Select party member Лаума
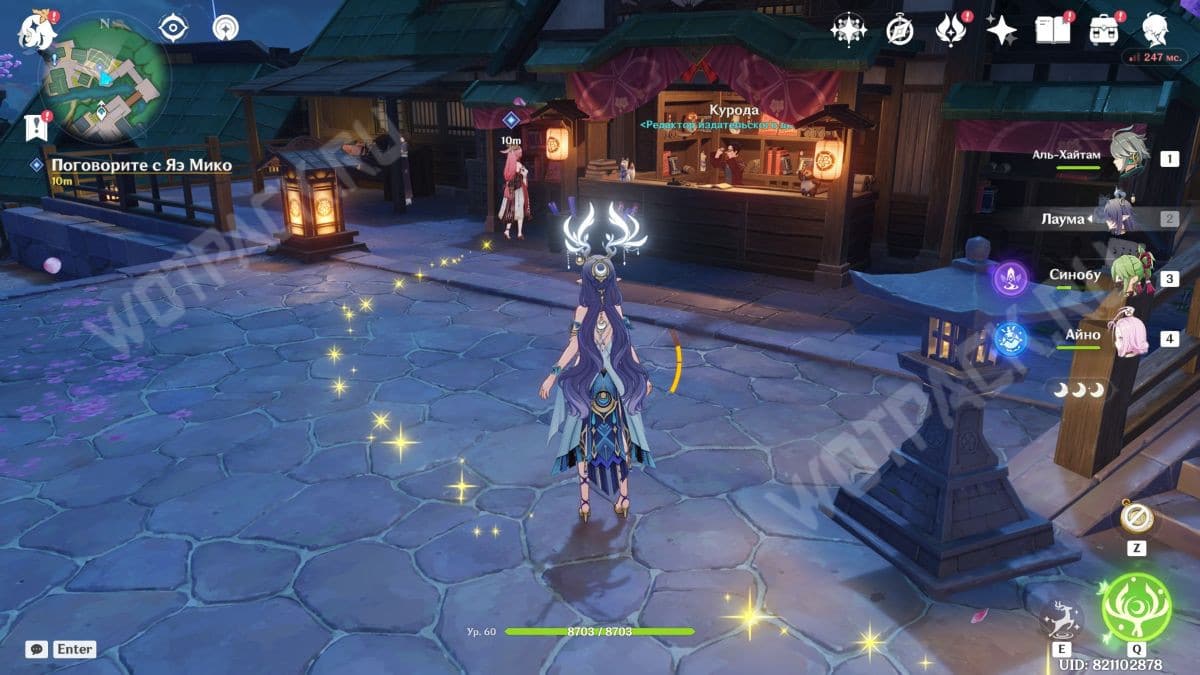 pos(1116,218)
